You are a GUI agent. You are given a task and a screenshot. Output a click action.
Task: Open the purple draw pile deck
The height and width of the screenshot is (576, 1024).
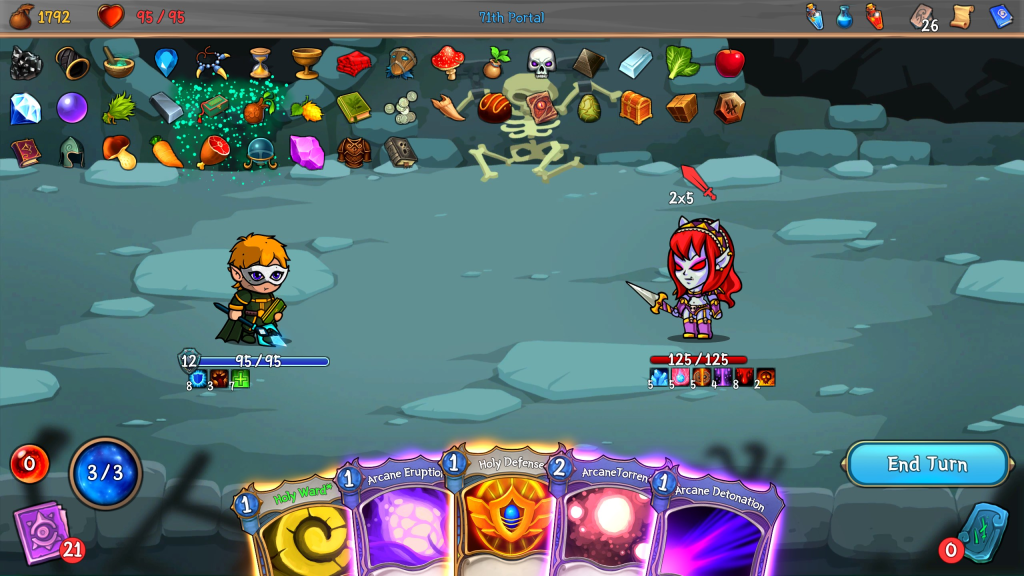click(42, 530)
